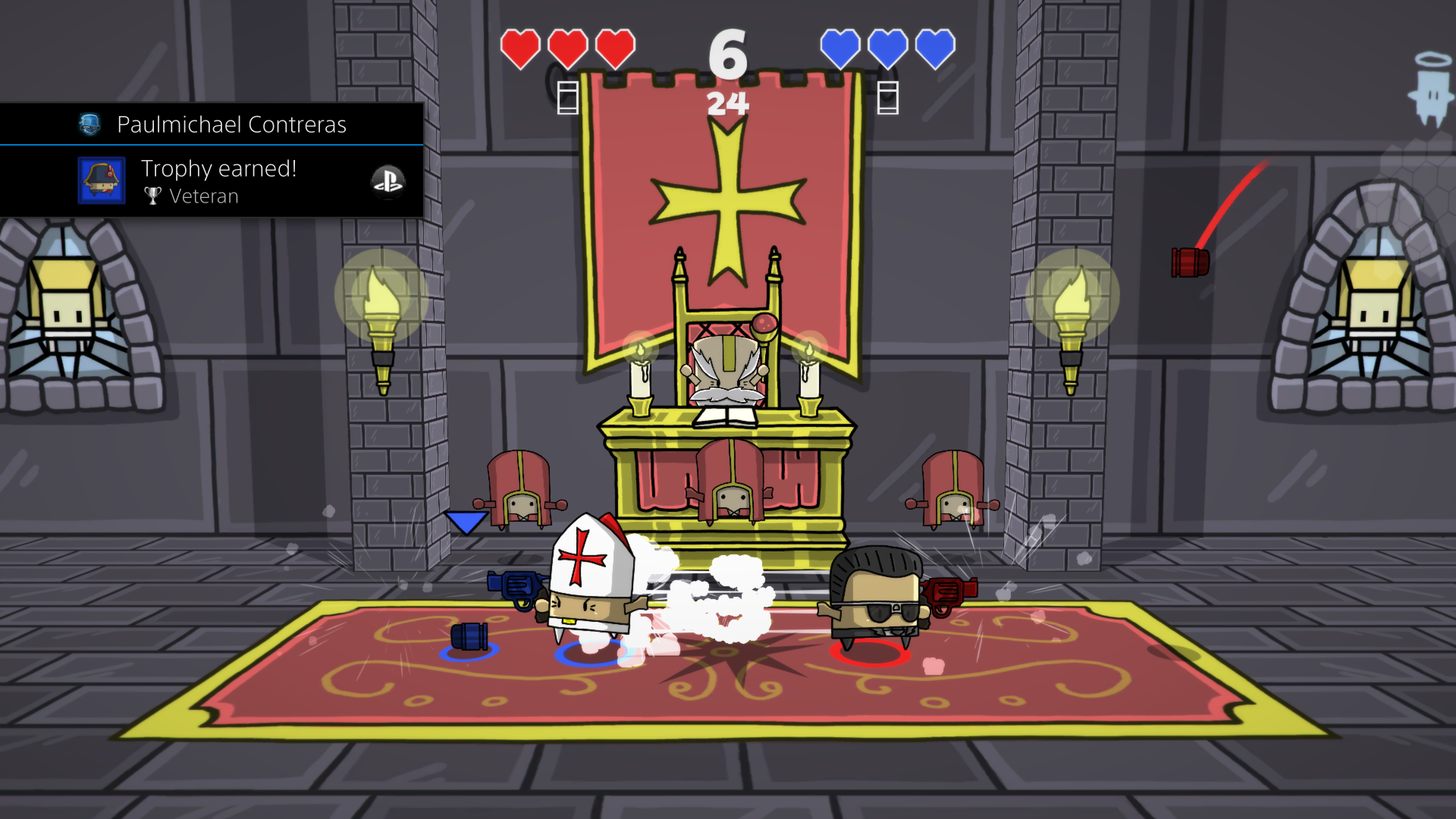
Task: Select the Veteran trophy text entry
Action: [205, 196]
